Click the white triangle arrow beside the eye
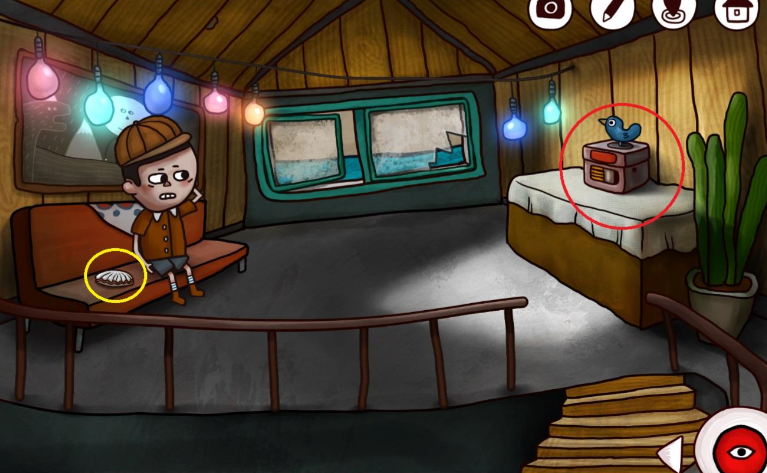The image size is (767, 473). (x=674, y=454)
